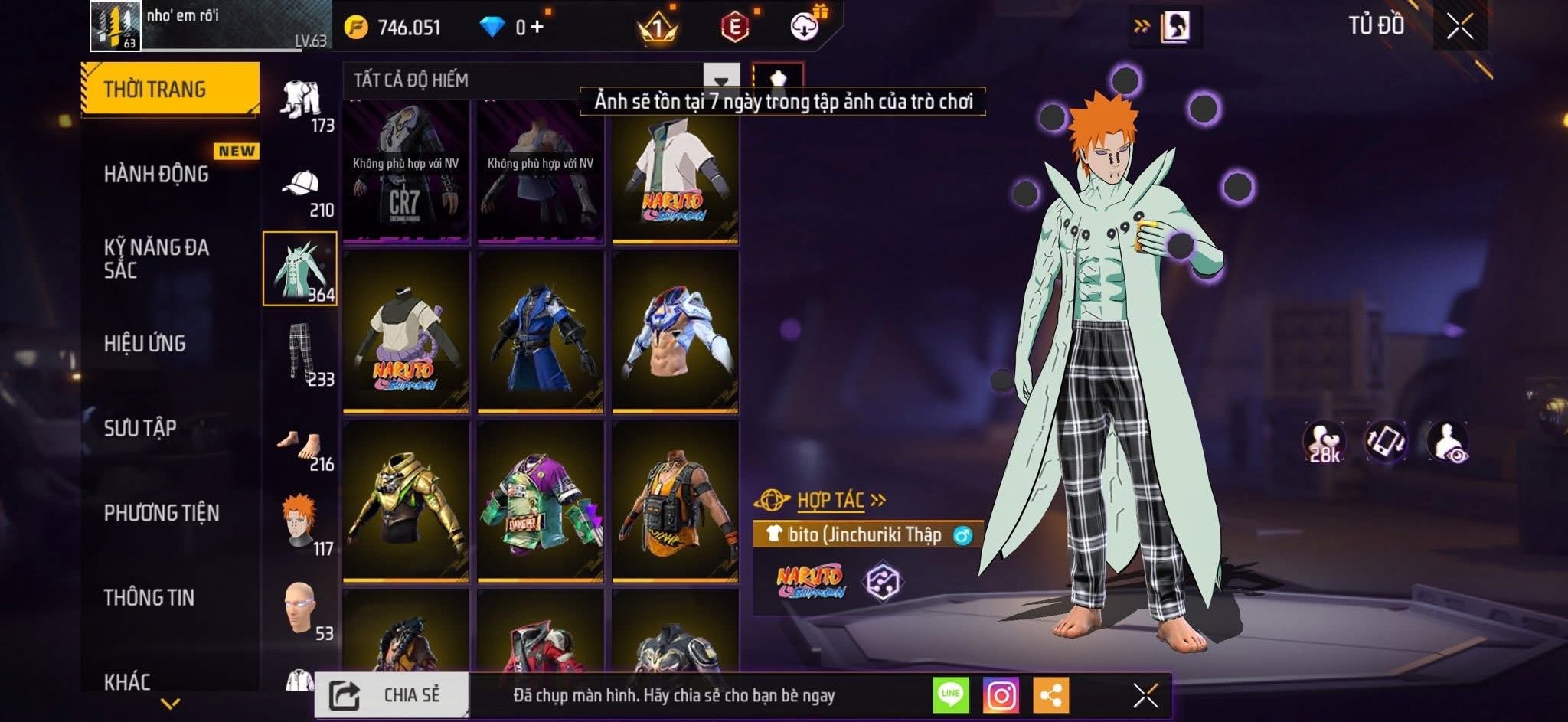Open the PHƯƠNG TIỆN tab
This screenshot has width=1568, height=722.
point(162,513)
